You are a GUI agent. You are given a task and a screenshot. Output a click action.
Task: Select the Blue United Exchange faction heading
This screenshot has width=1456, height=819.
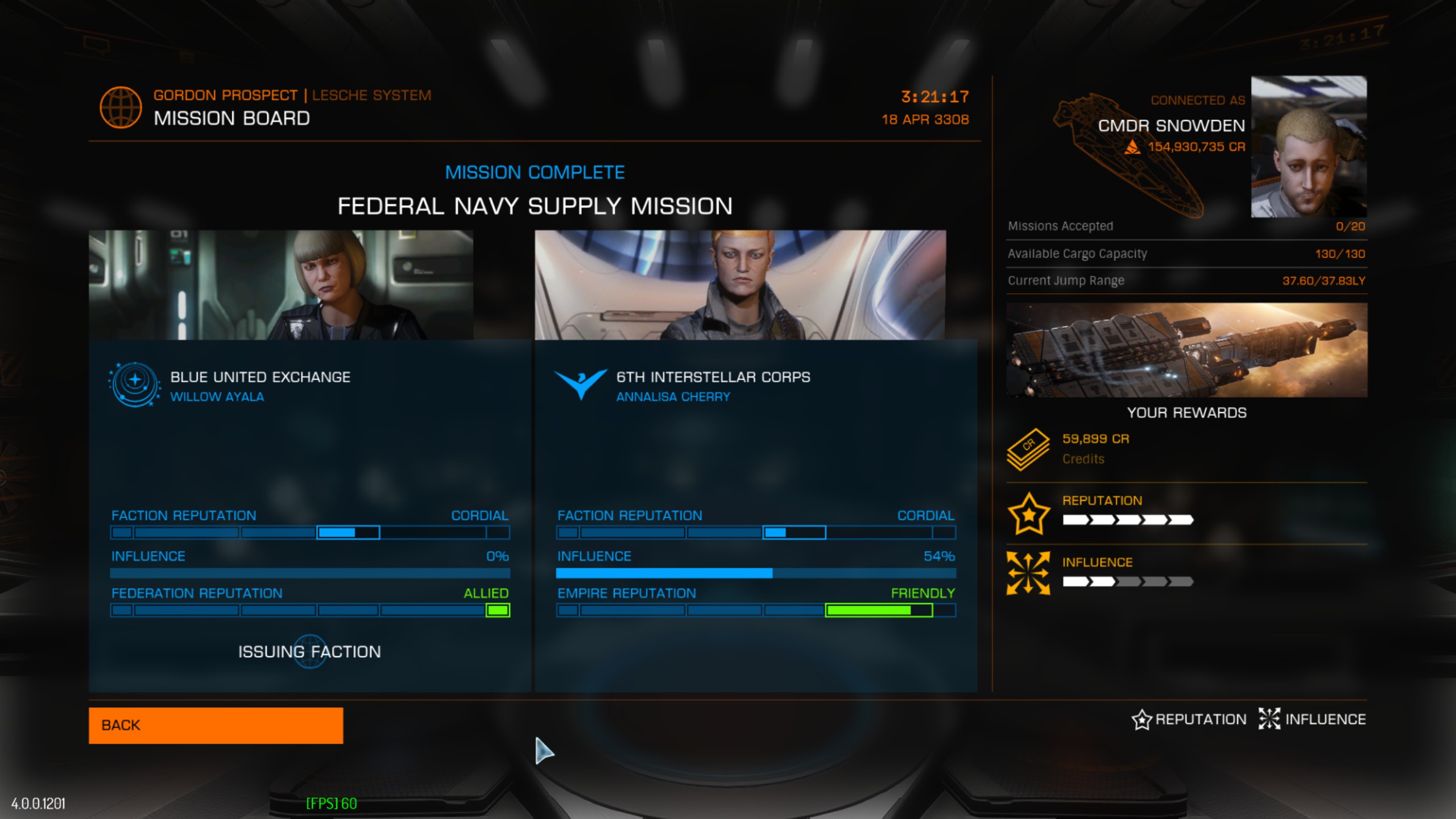click(x=260, y=377)
